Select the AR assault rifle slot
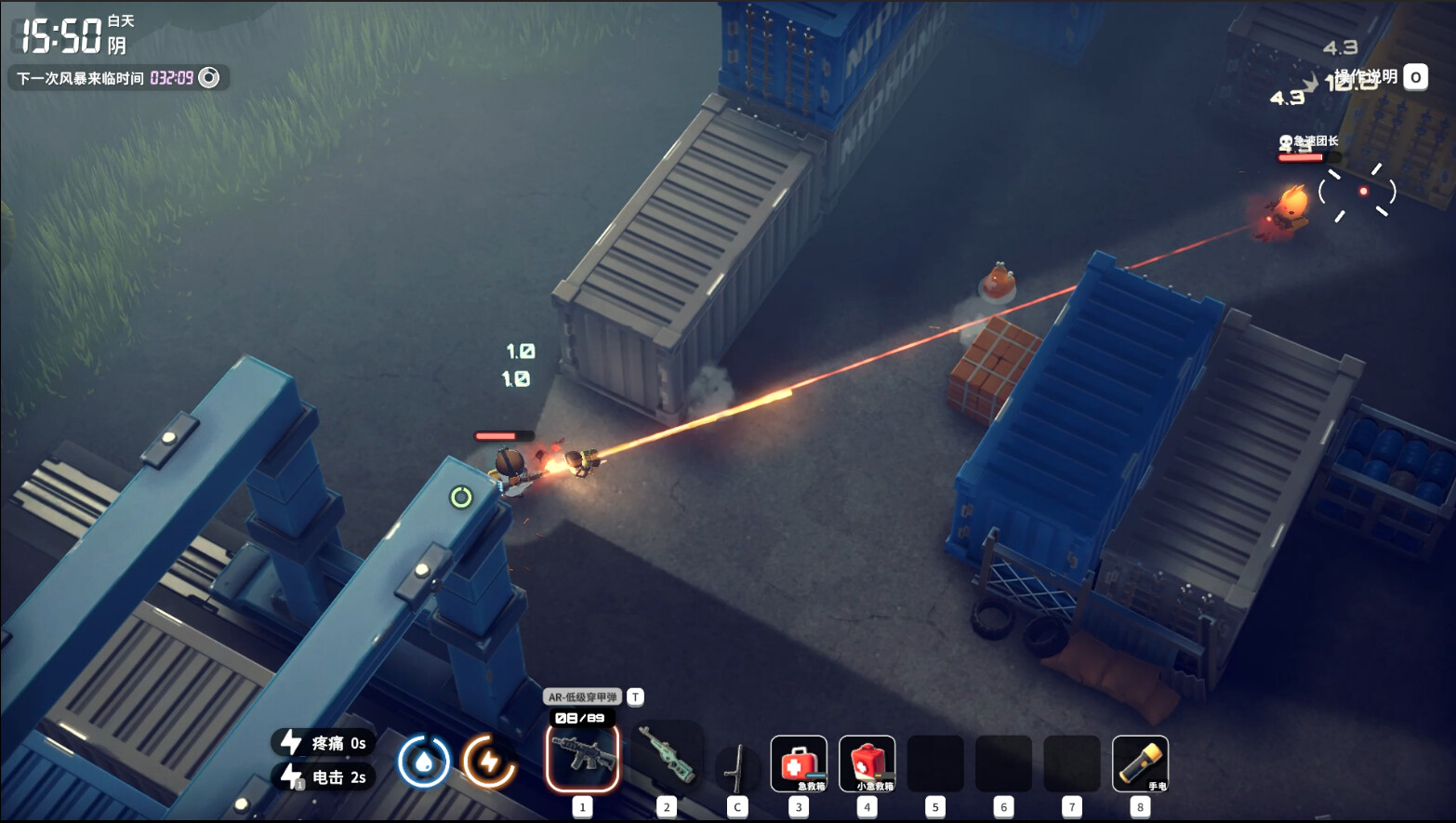The height and width of the screenshot is (823, 1456). pyautogui.click(x=582, y=759)
